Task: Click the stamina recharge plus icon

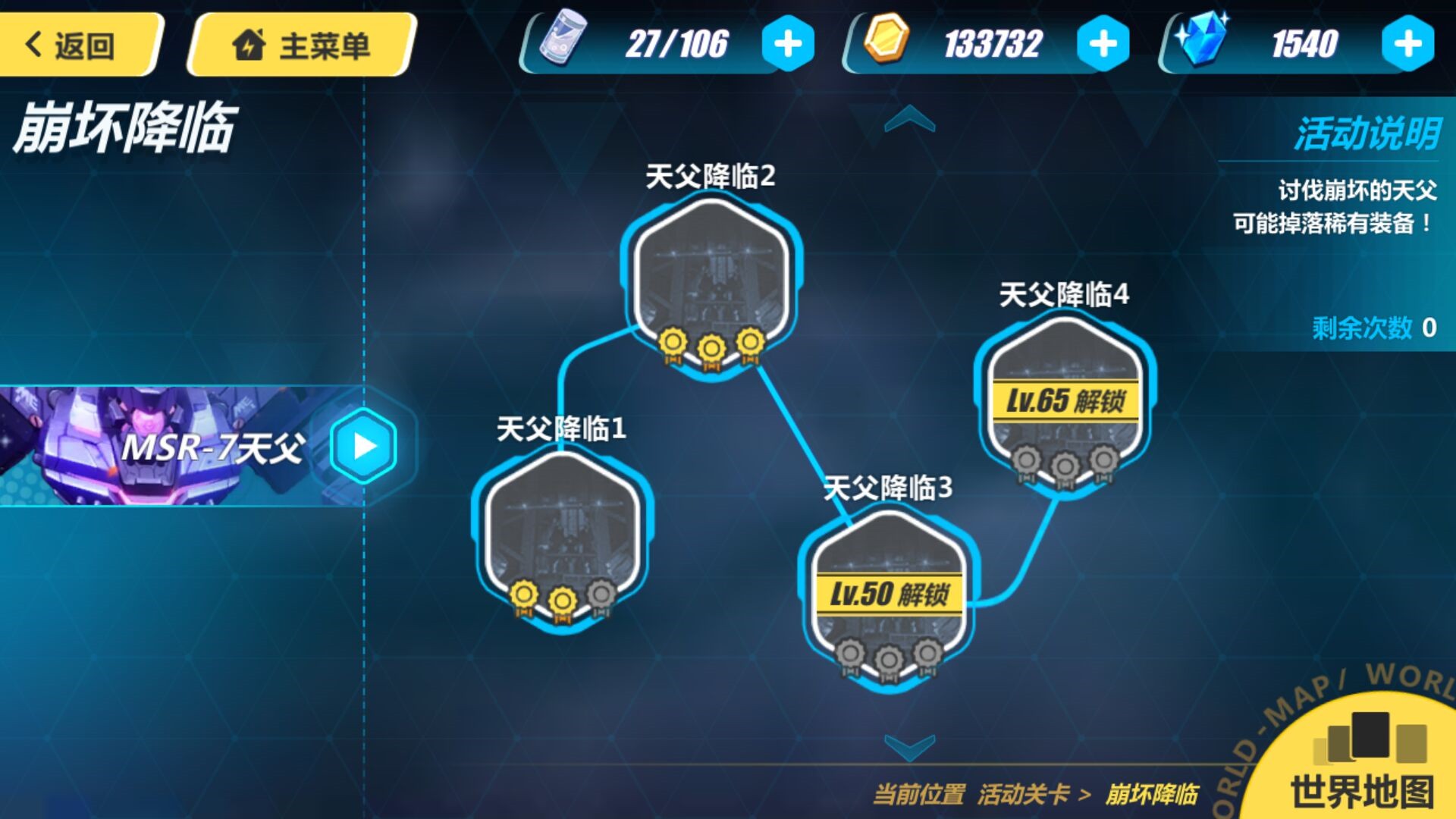Action: 787,44
